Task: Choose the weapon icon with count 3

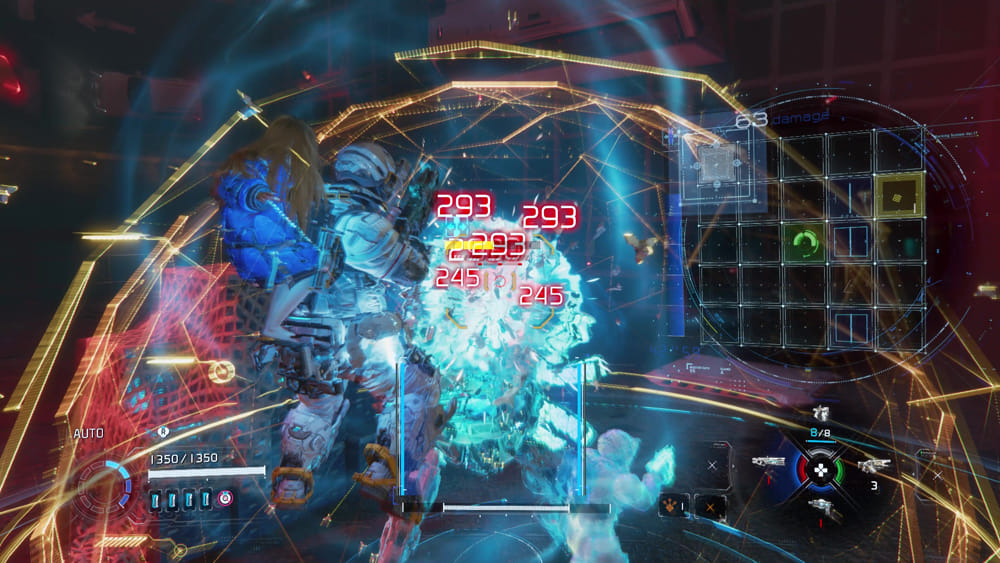Action: point(873,465)
